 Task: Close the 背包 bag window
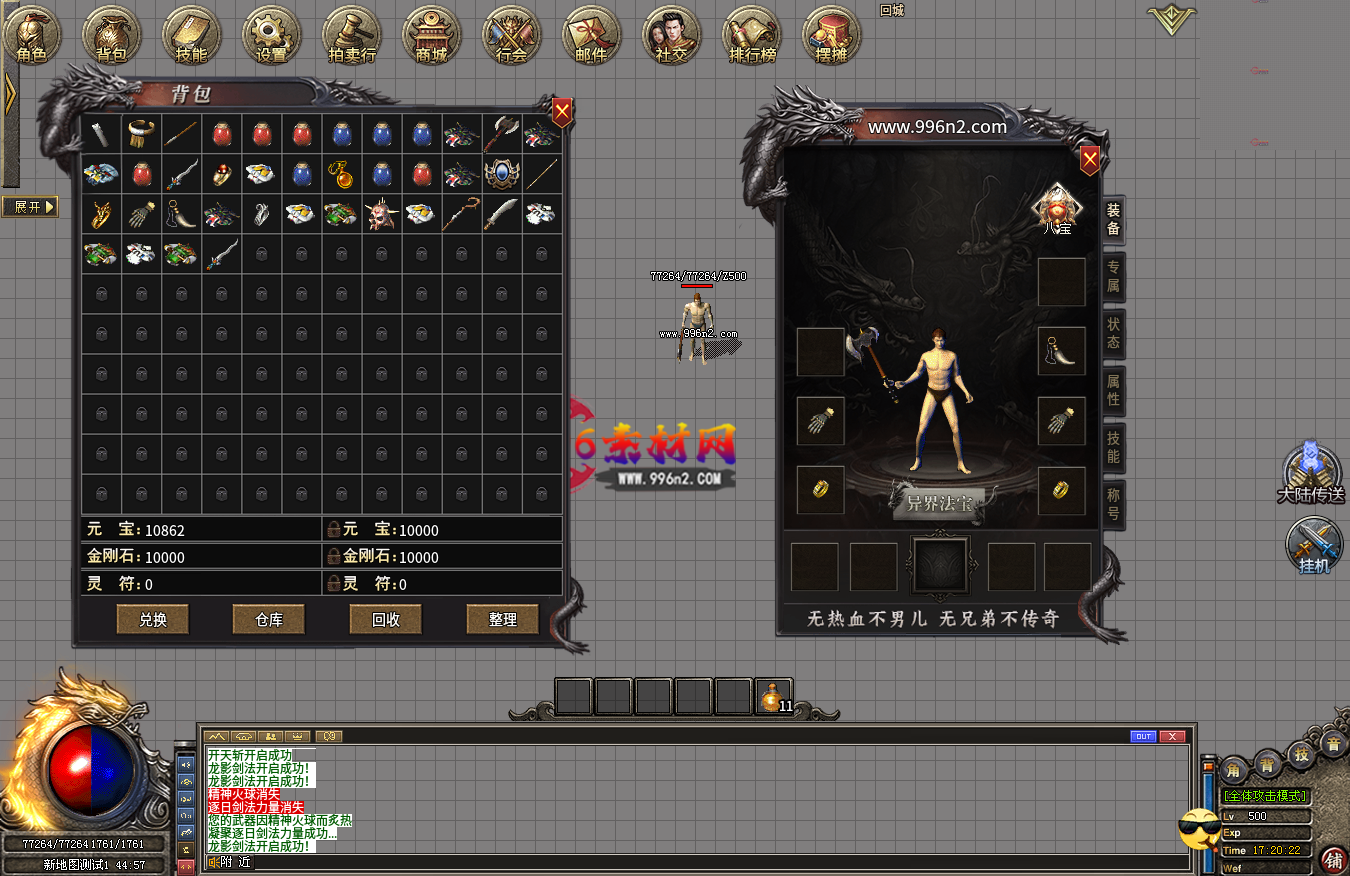[x=563, y=112]
